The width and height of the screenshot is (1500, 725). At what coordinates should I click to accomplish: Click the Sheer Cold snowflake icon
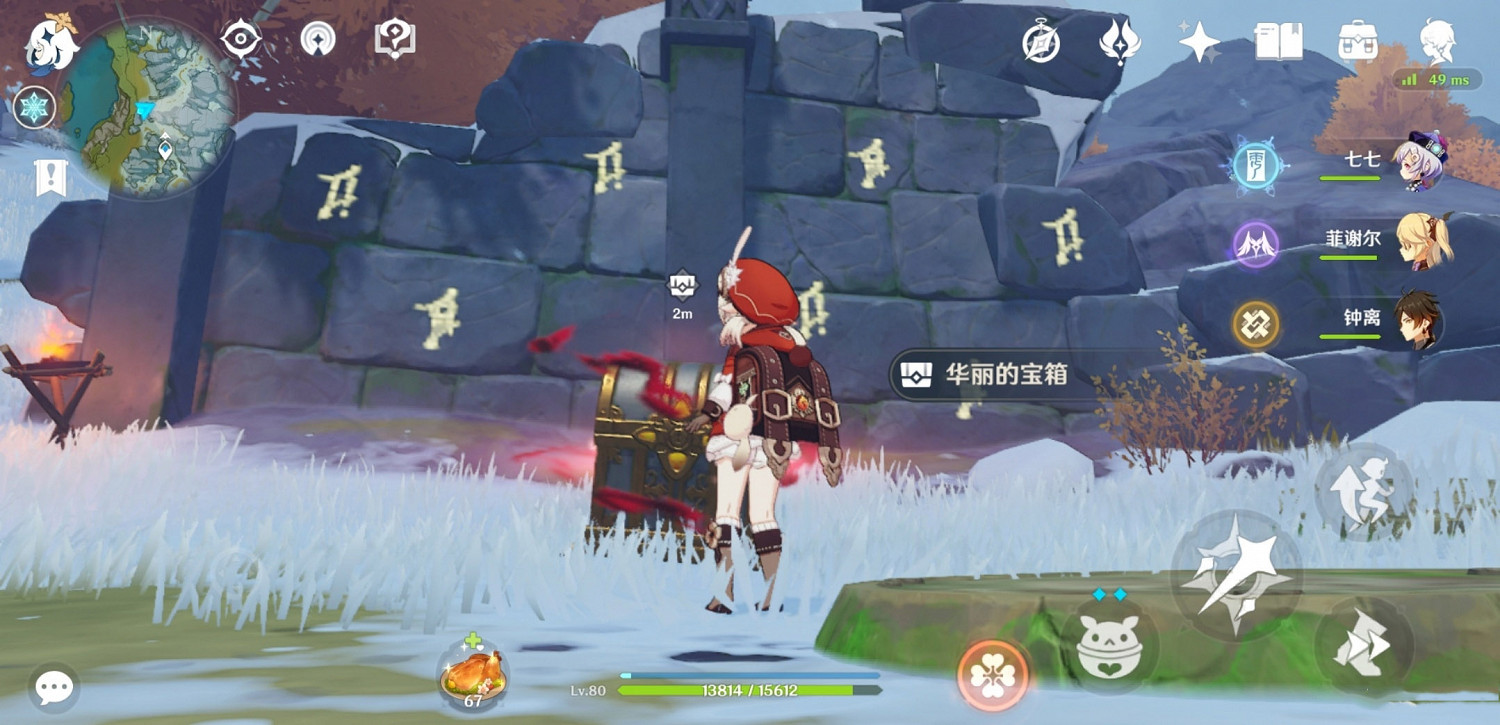click(33, 107)
